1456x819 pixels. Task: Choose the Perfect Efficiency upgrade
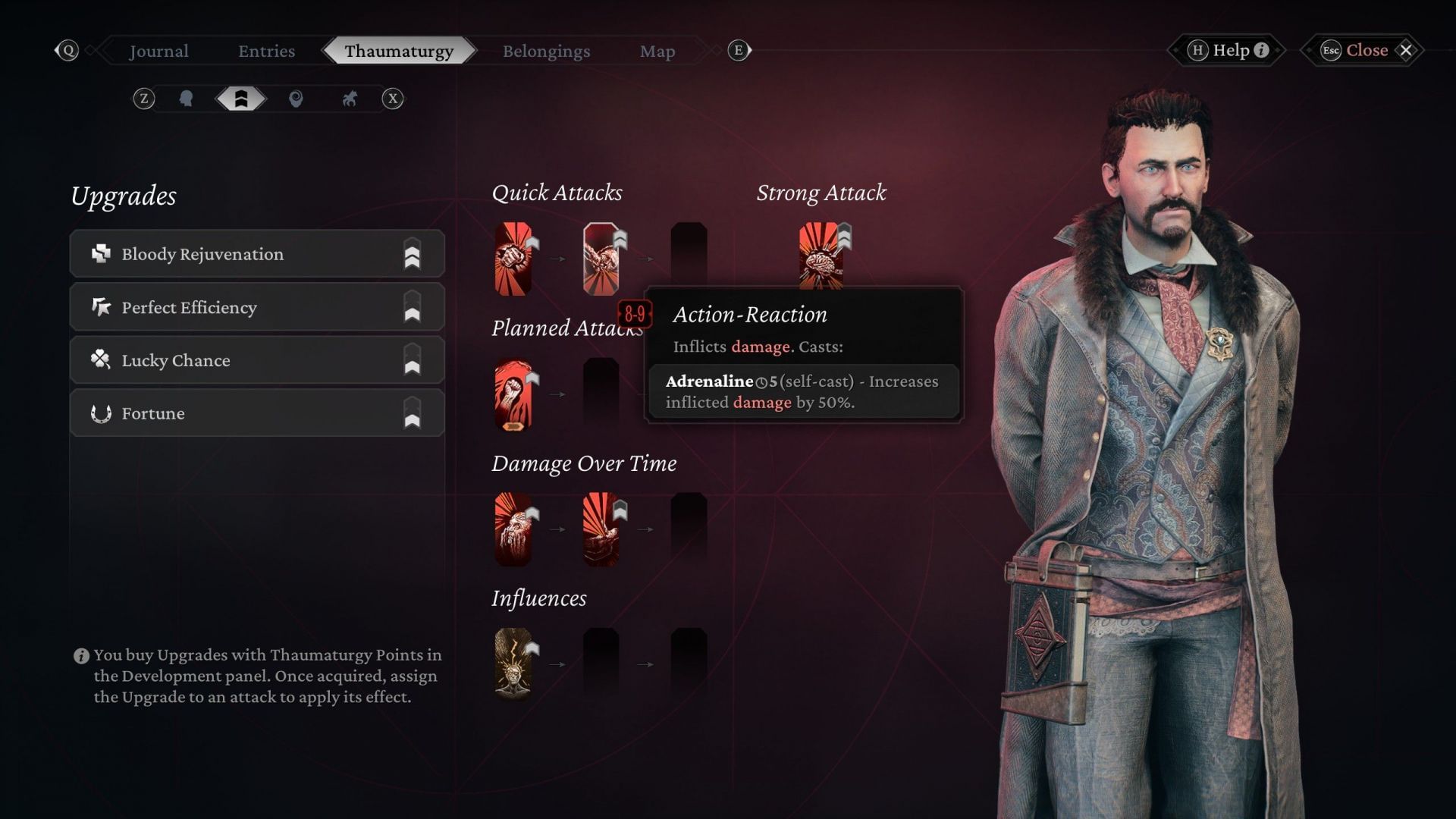tap(257, 307)
